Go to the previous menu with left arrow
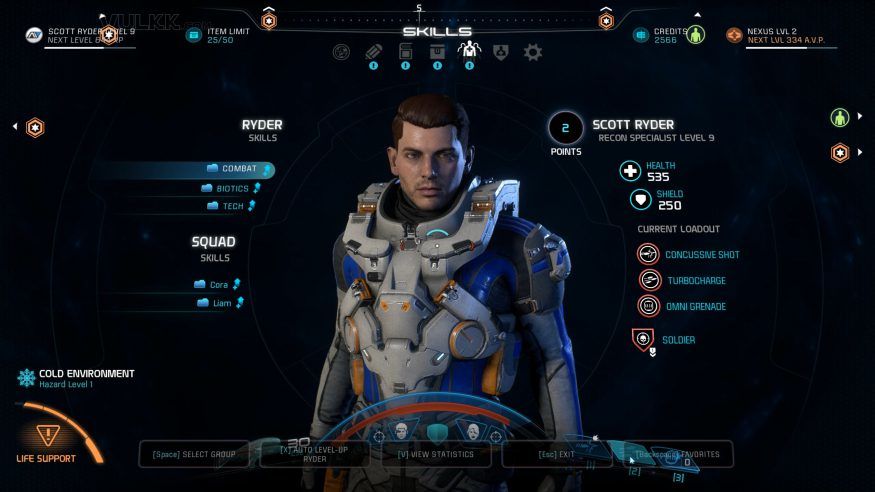Viewport: 875px width, 492px height. pyautogui.click(x=16, y=127)
